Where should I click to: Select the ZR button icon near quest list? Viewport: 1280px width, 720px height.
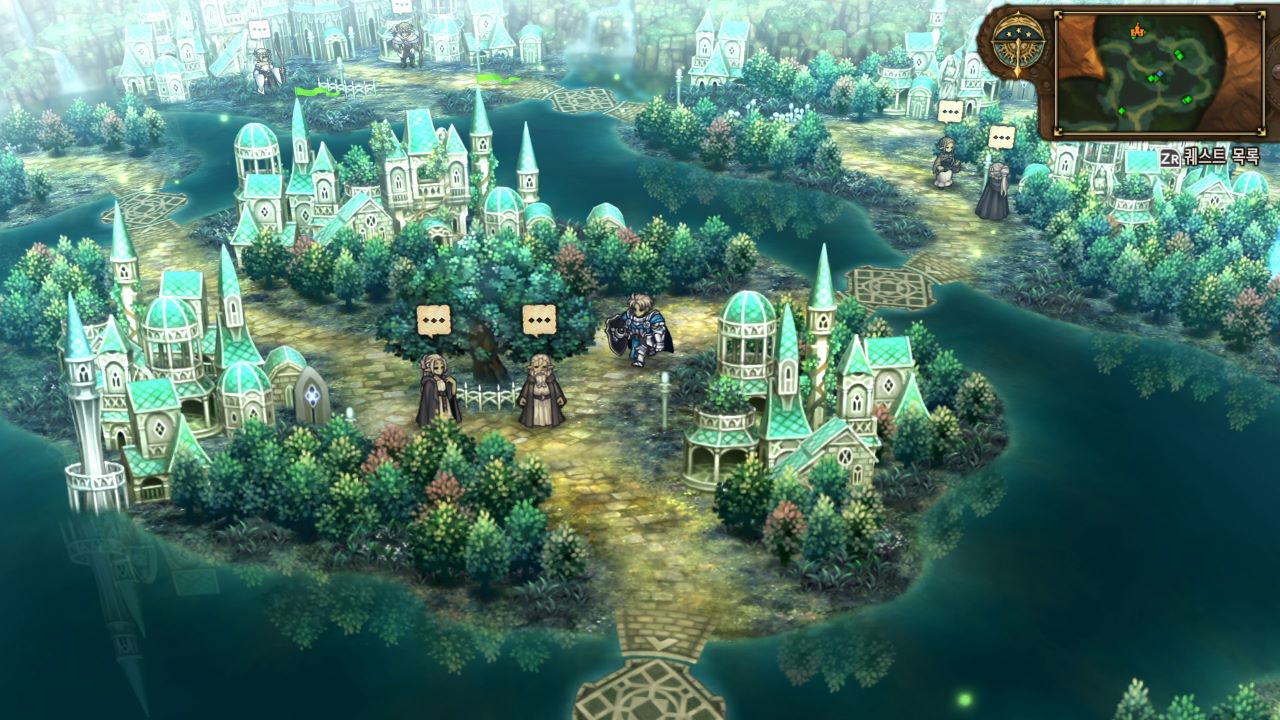[x=1171, y=156]
